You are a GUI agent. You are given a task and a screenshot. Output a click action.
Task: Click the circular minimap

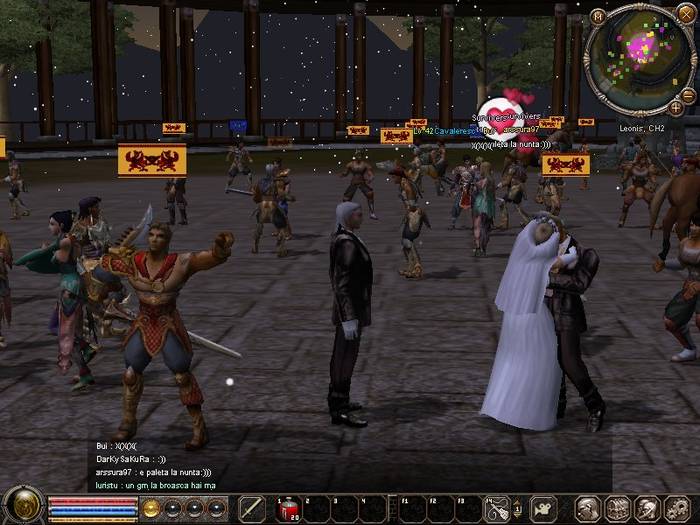(638, 56)
